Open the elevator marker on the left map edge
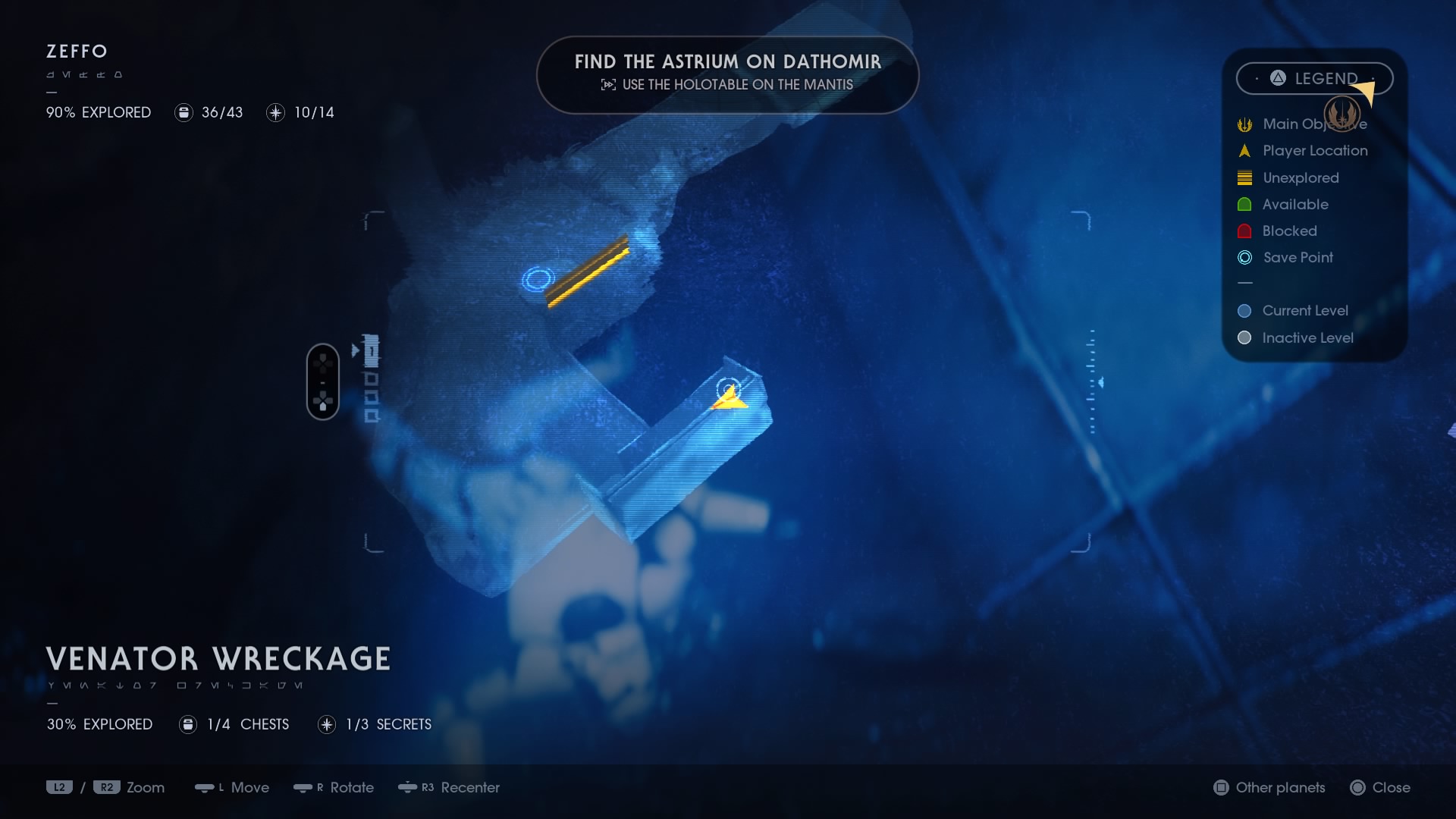The width and height of the screenshot is (1456, 819). 323,381
